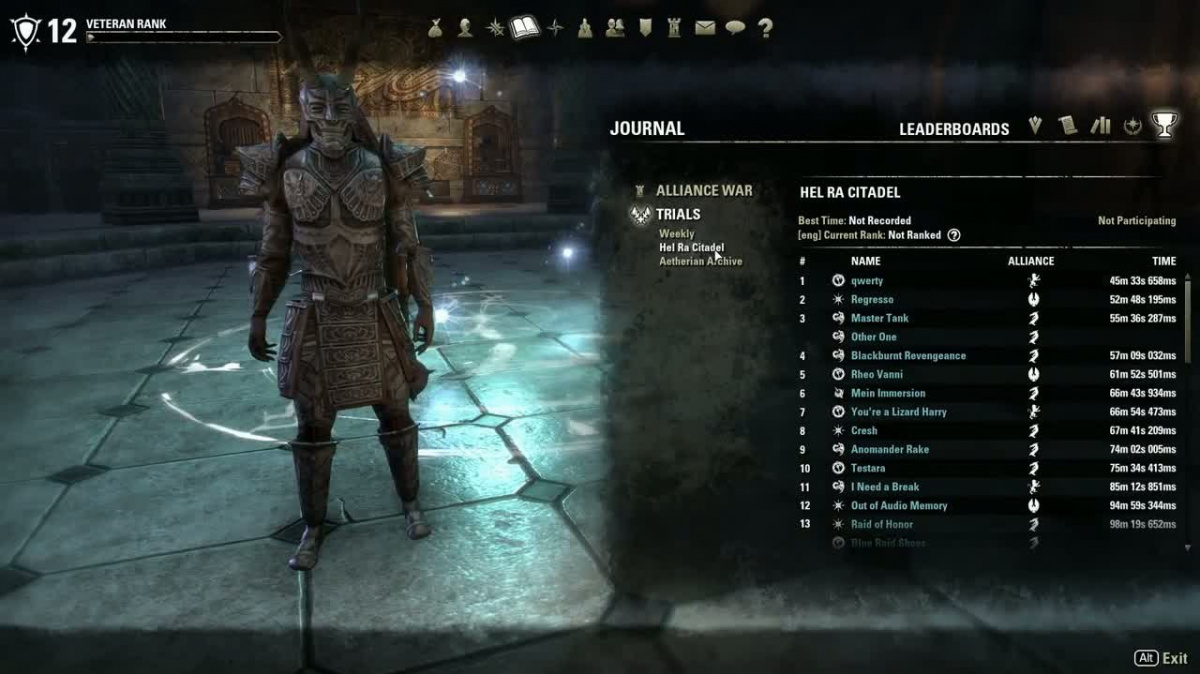1200x674 pixels.
Task: Open the map compass icon
Action: pos(556,28)
